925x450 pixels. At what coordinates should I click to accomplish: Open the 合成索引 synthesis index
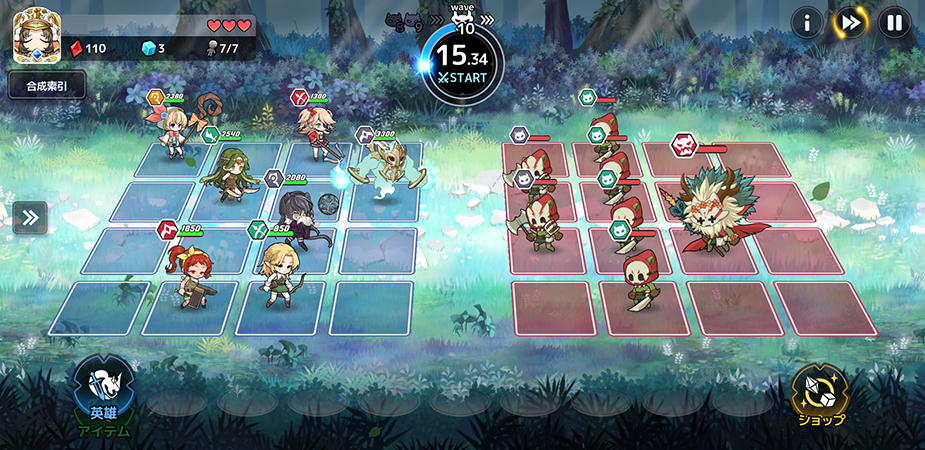tap(46, 85)
